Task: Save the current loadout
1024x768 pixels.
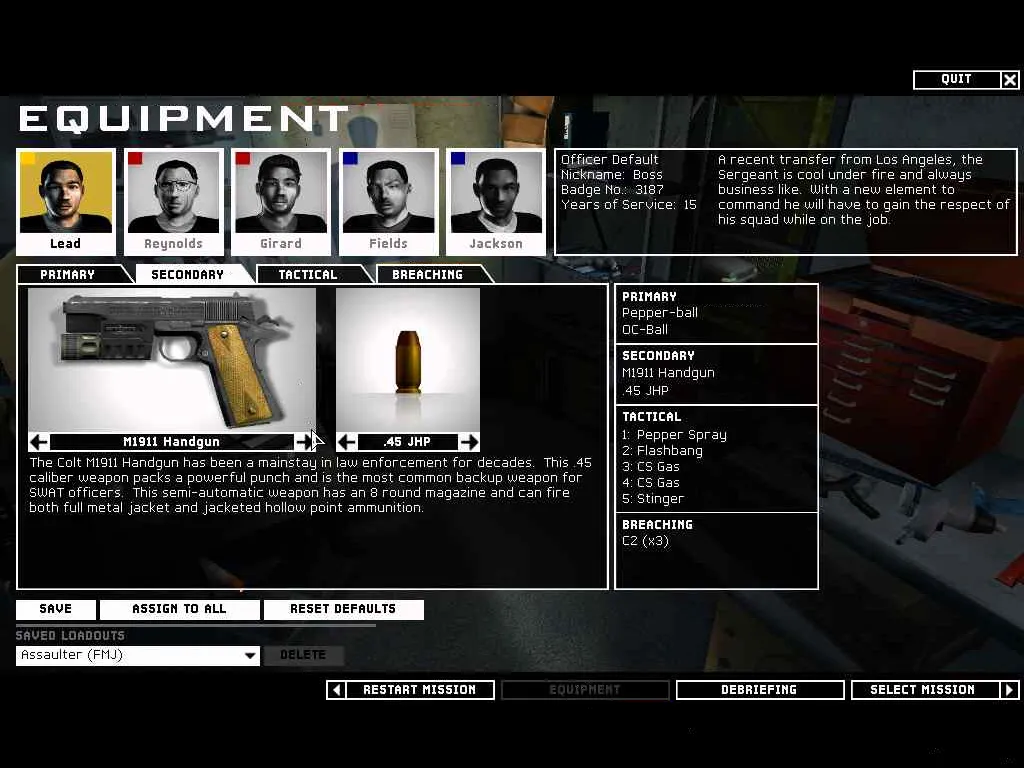Action: click(56, 609)
